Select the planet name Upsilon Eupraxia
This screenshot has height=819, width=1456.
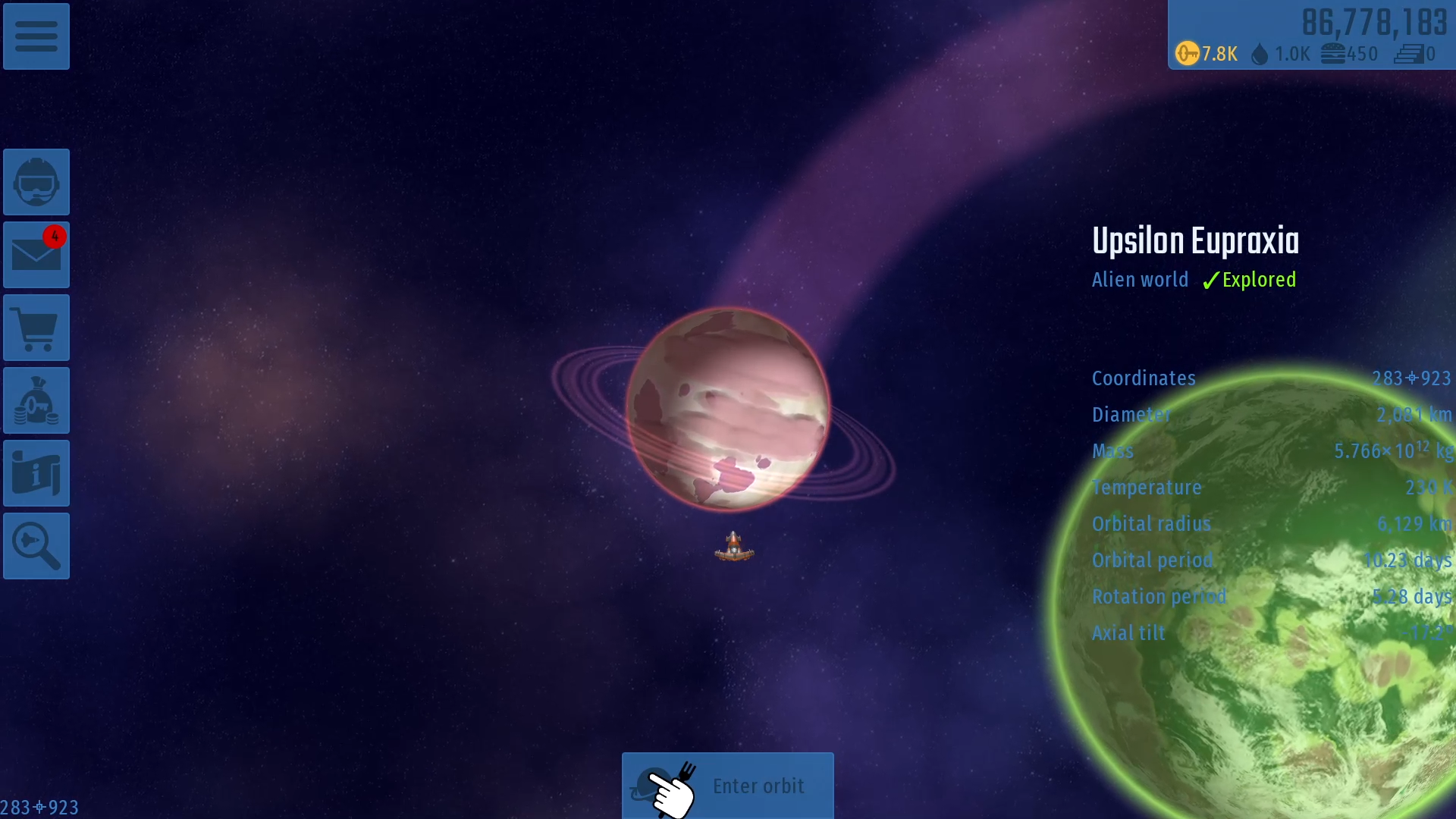(1195, 240)
